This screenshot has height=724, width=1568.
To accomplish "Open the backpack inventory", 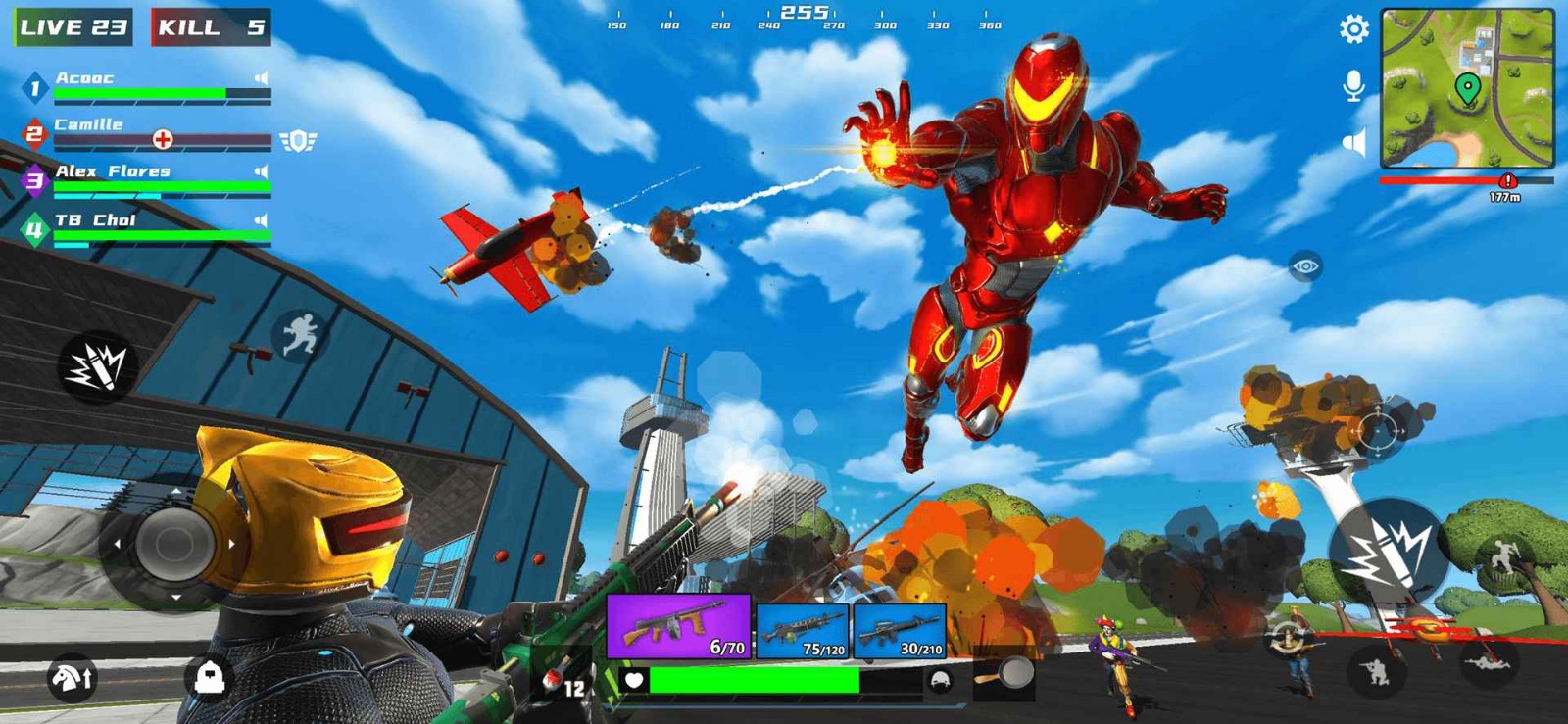I will [x=209, y=677].
